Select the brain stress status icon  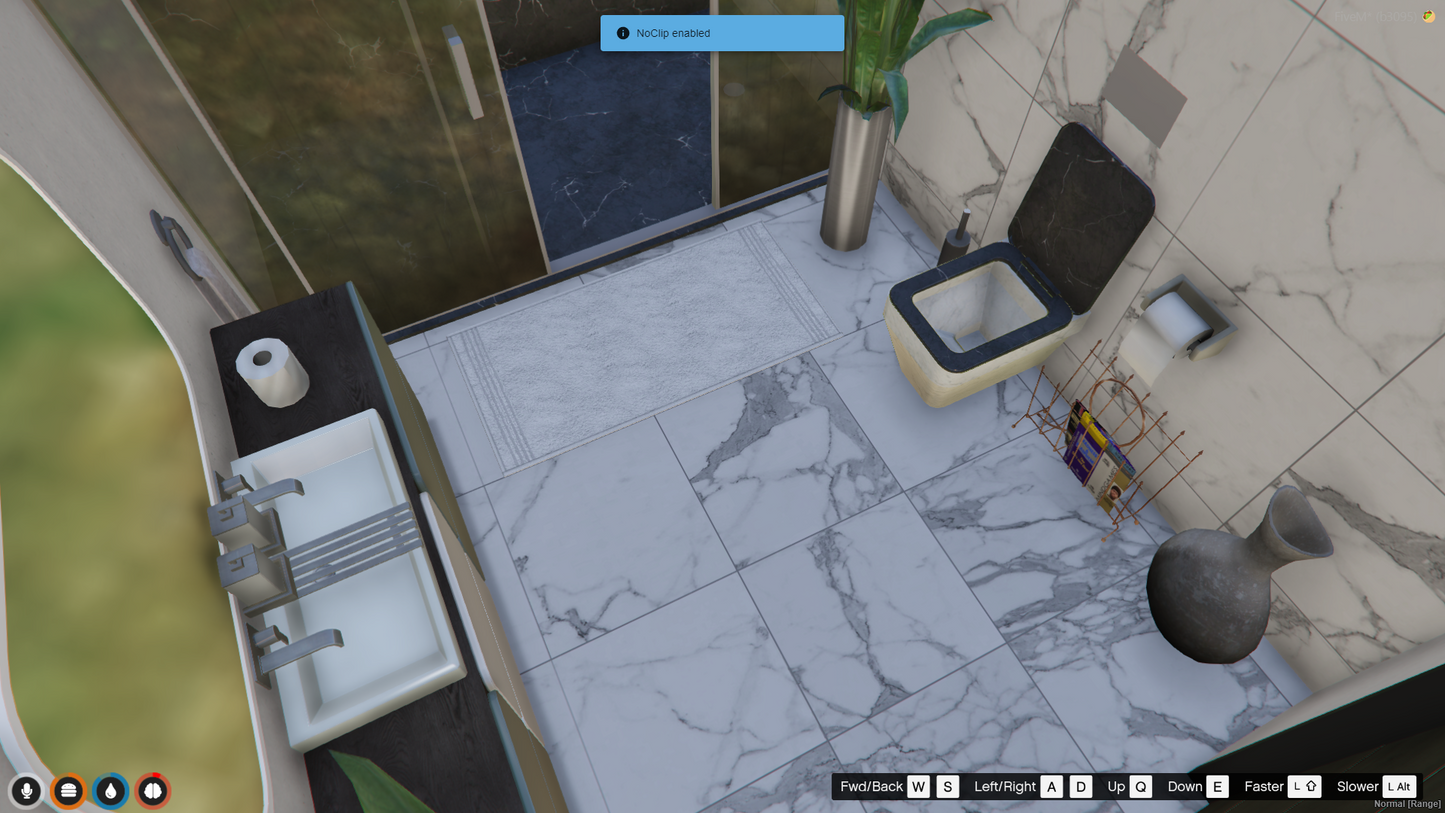pyautogui.click(x=153, y=791)
